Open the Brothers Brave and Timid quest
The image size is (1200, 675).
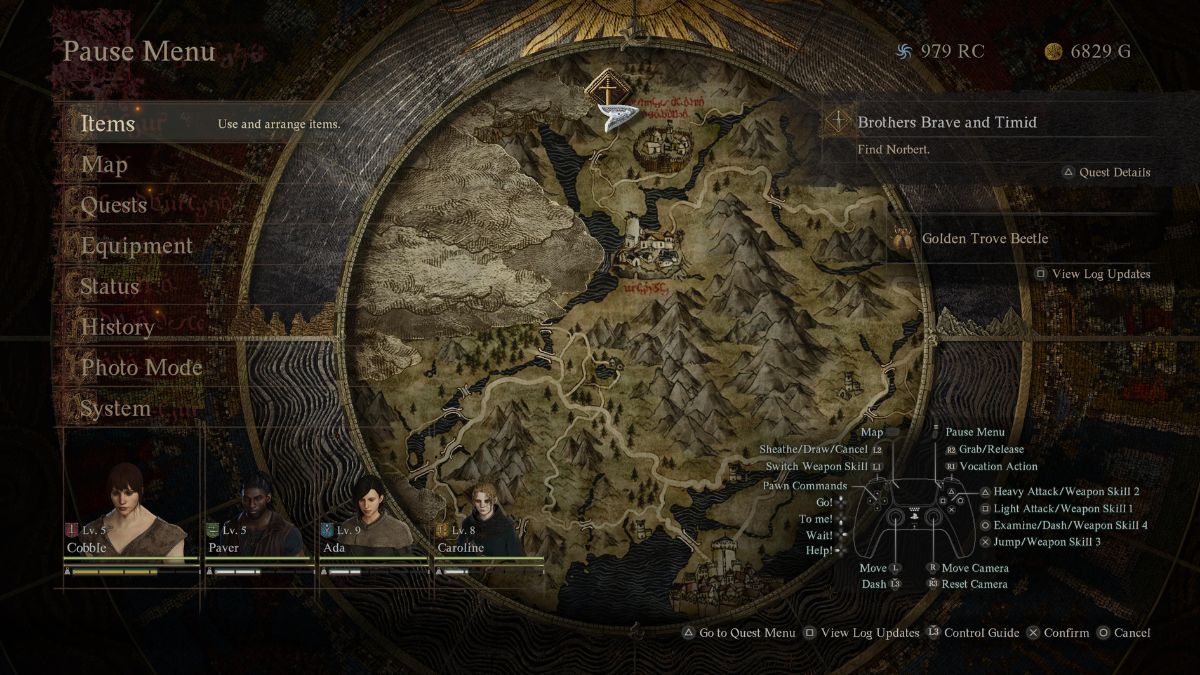[x=946, y=122]
